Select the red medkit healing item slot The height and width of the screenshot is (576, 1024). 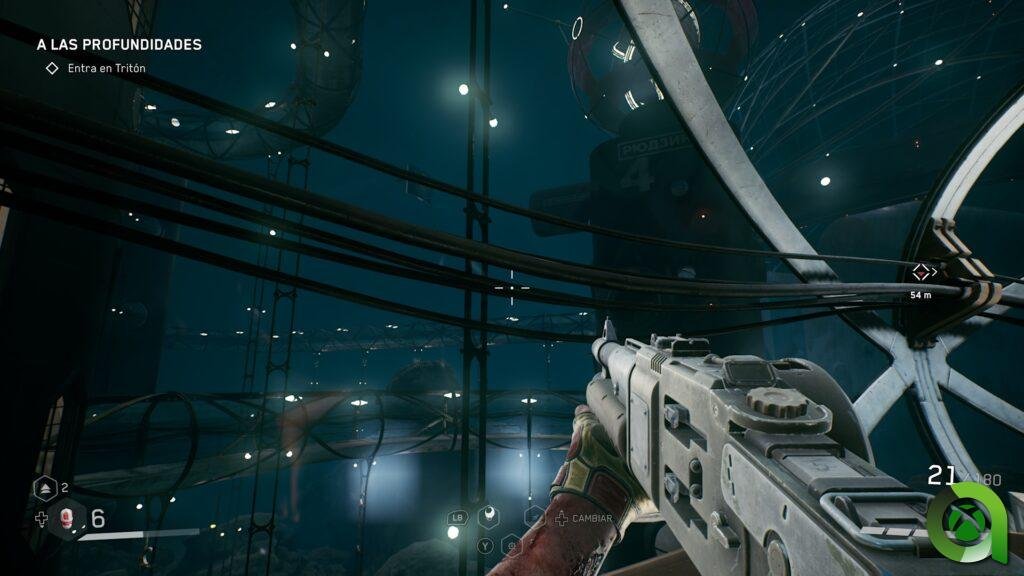pos(68,518)
